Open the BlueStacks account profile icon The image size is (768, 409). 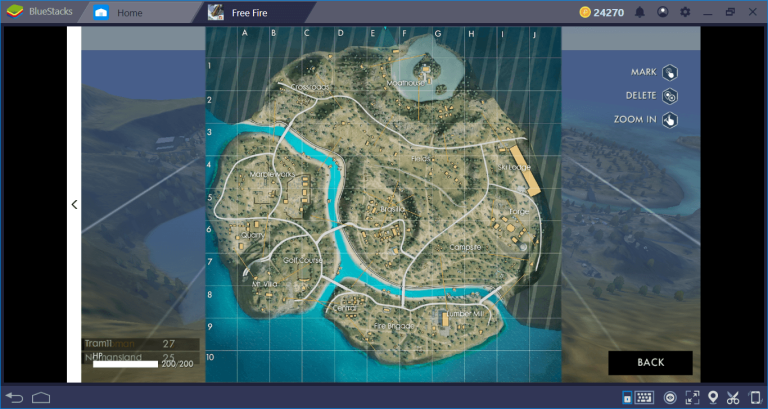(662, 13)
